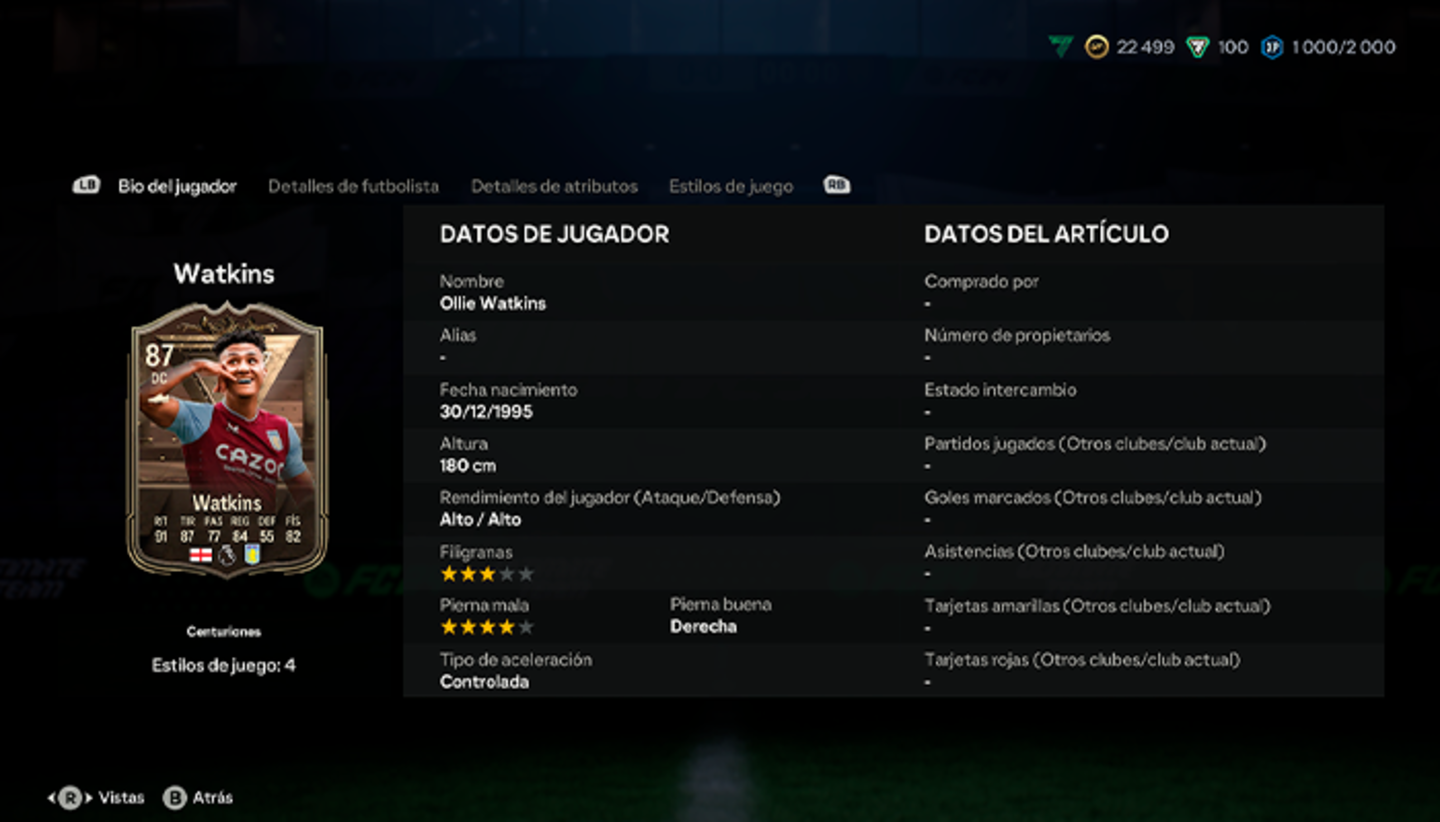Select the FC Points green icon
Viewport: 1440px width, 822px height.
[x=1198, y=46]
